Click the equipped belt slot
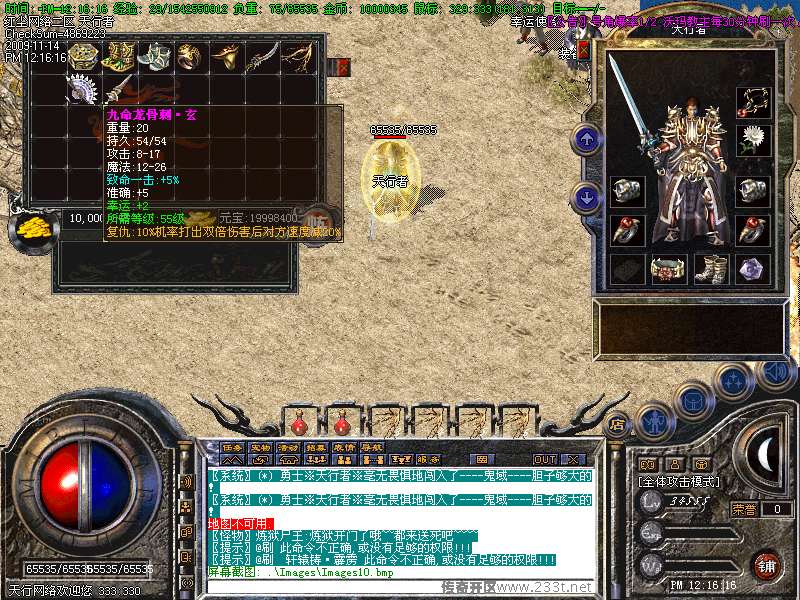800x600 pixels. pos(668,269)
